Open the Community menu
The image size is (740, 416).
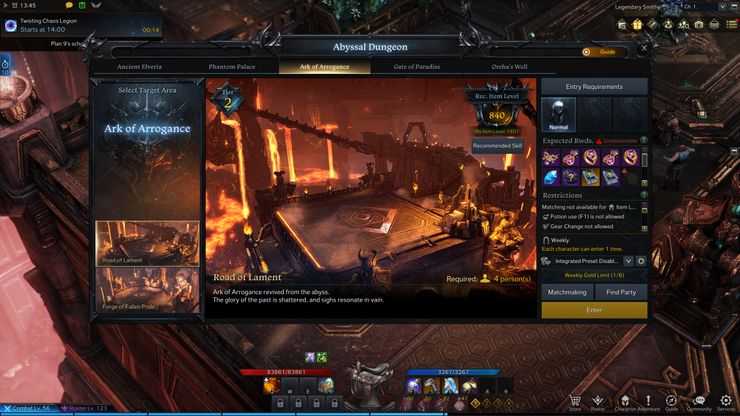tap(699, 401)
